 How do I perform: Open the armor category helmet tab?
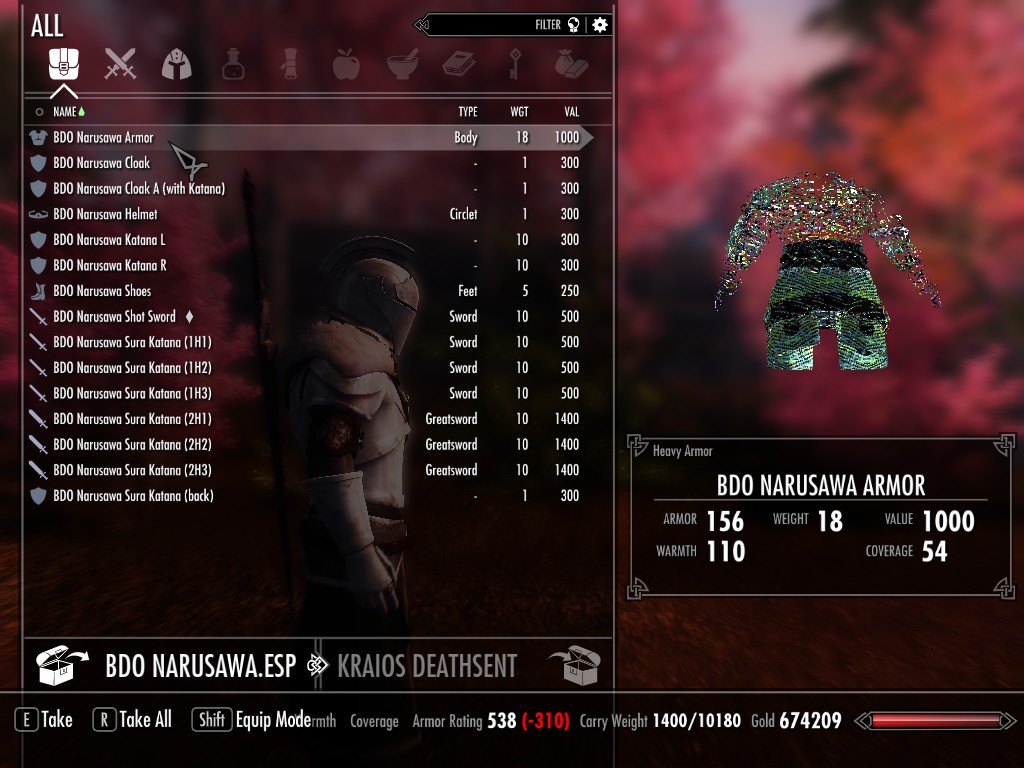(176, 65)
